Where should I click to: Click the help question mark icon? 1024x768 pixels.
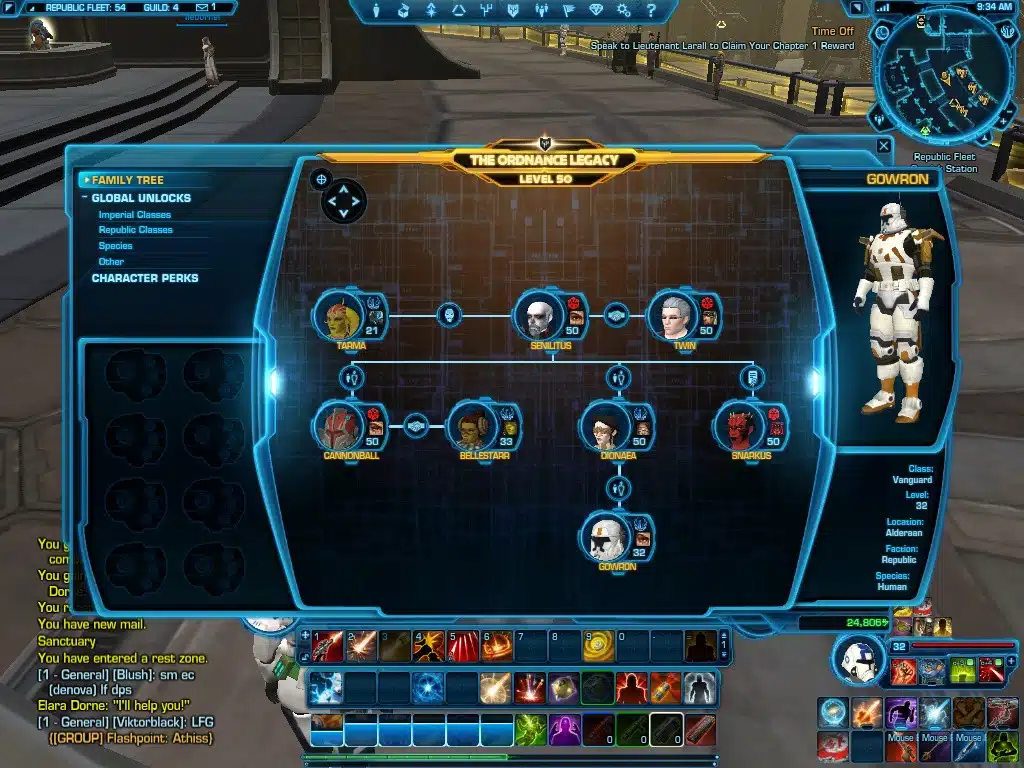pos(650,11)
